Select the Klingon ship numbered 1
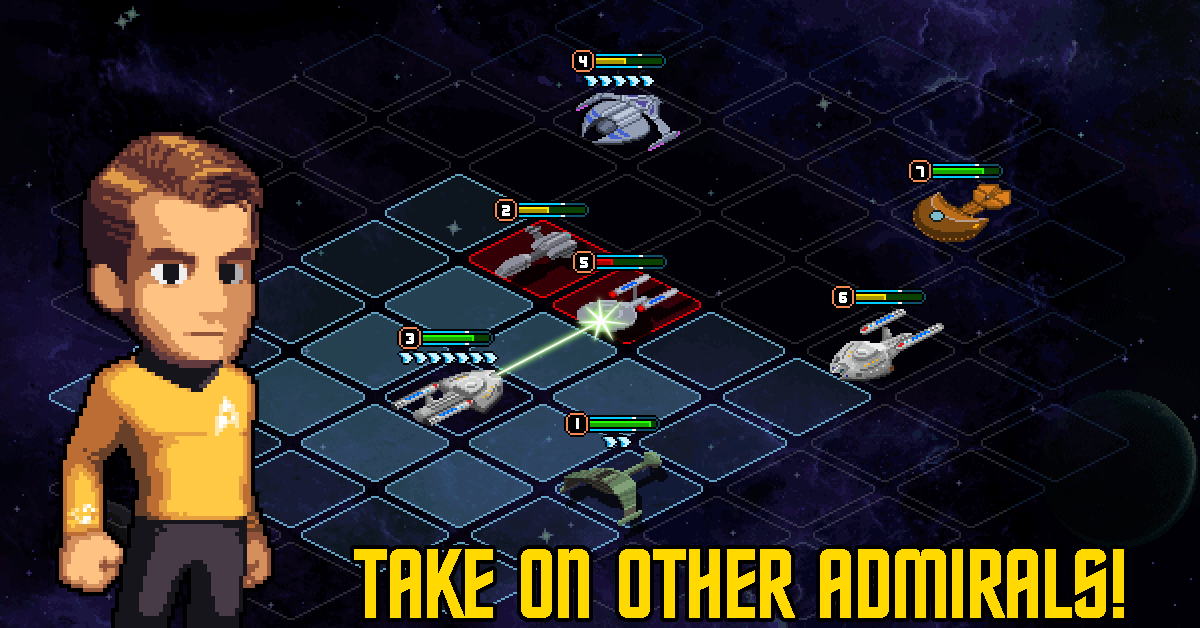Viewport: 1200px width, 628px height. click(x=612, y=479)
